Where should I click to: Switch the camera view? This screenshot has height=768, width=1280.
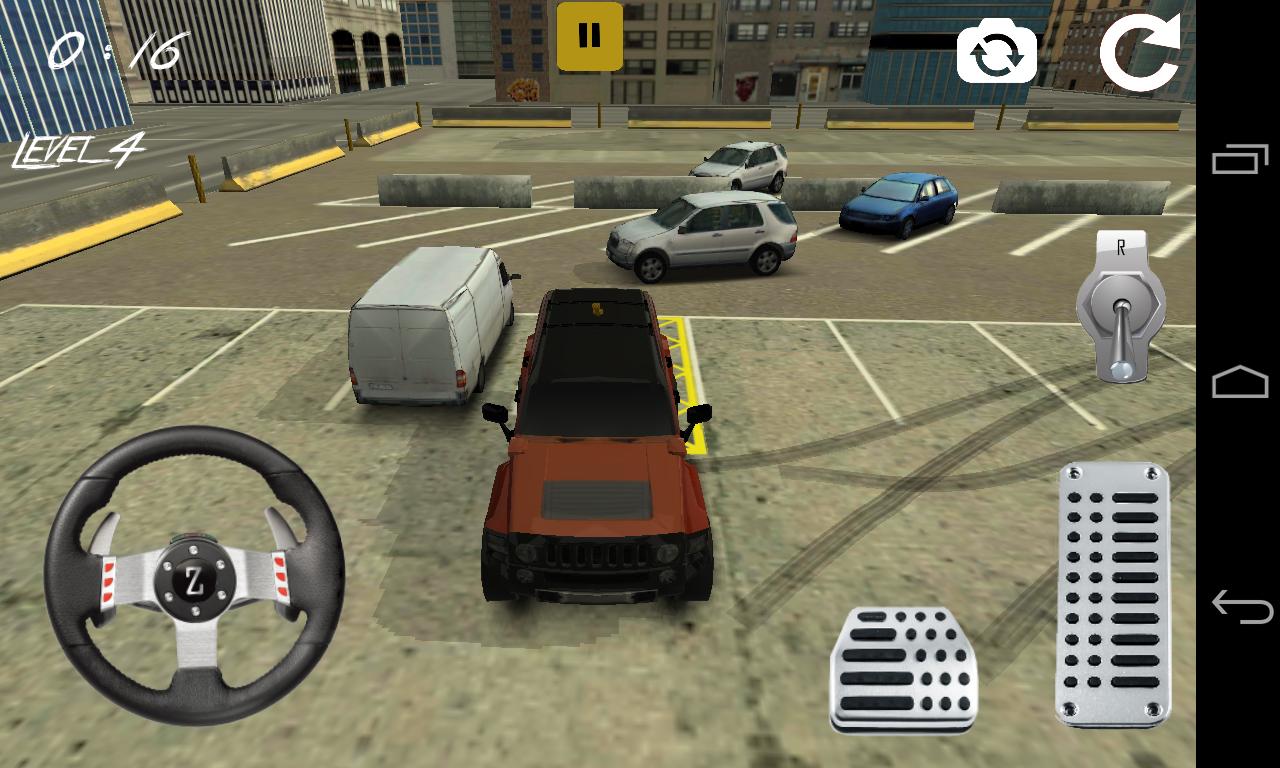click(x=996, y=53)
